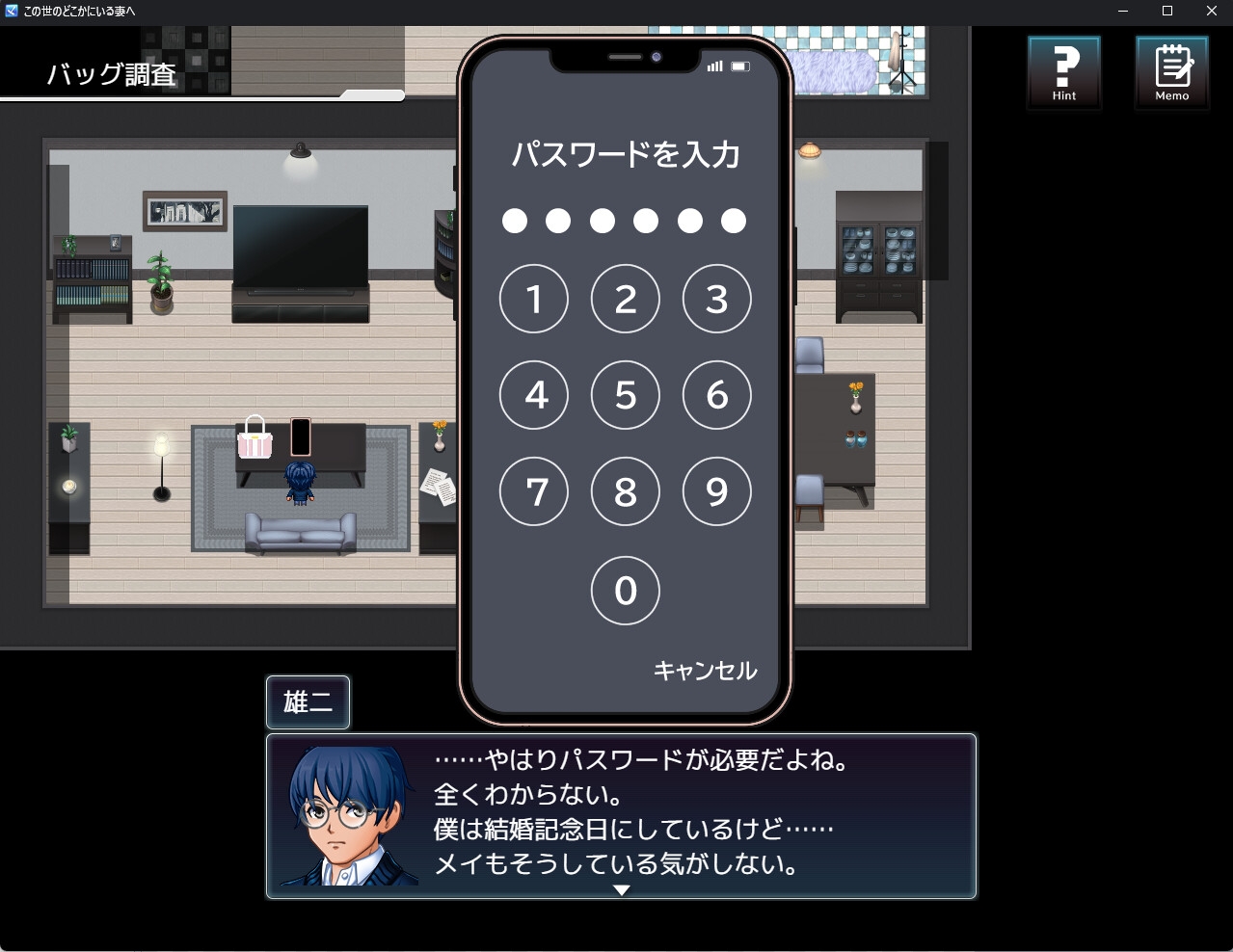Tap the 7 key on the phone
This screenshot has width=1233, height=952.
(534, 491)
